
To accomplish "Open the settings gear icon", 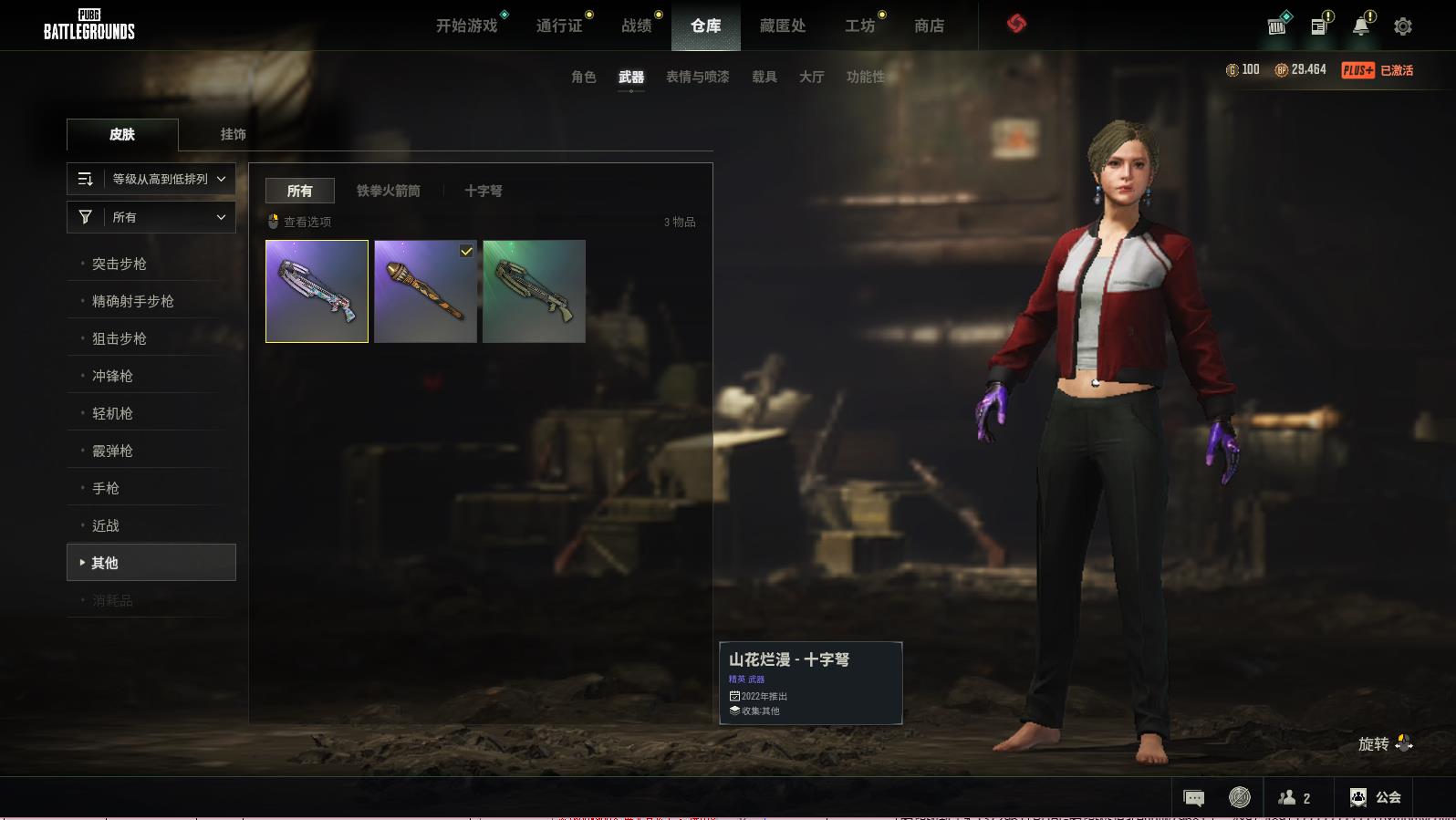I will pos(1402,26).
